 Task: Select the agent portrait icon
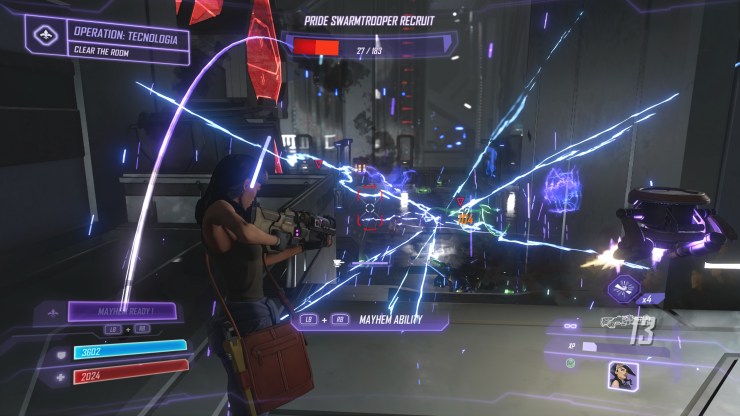(623, 375)
